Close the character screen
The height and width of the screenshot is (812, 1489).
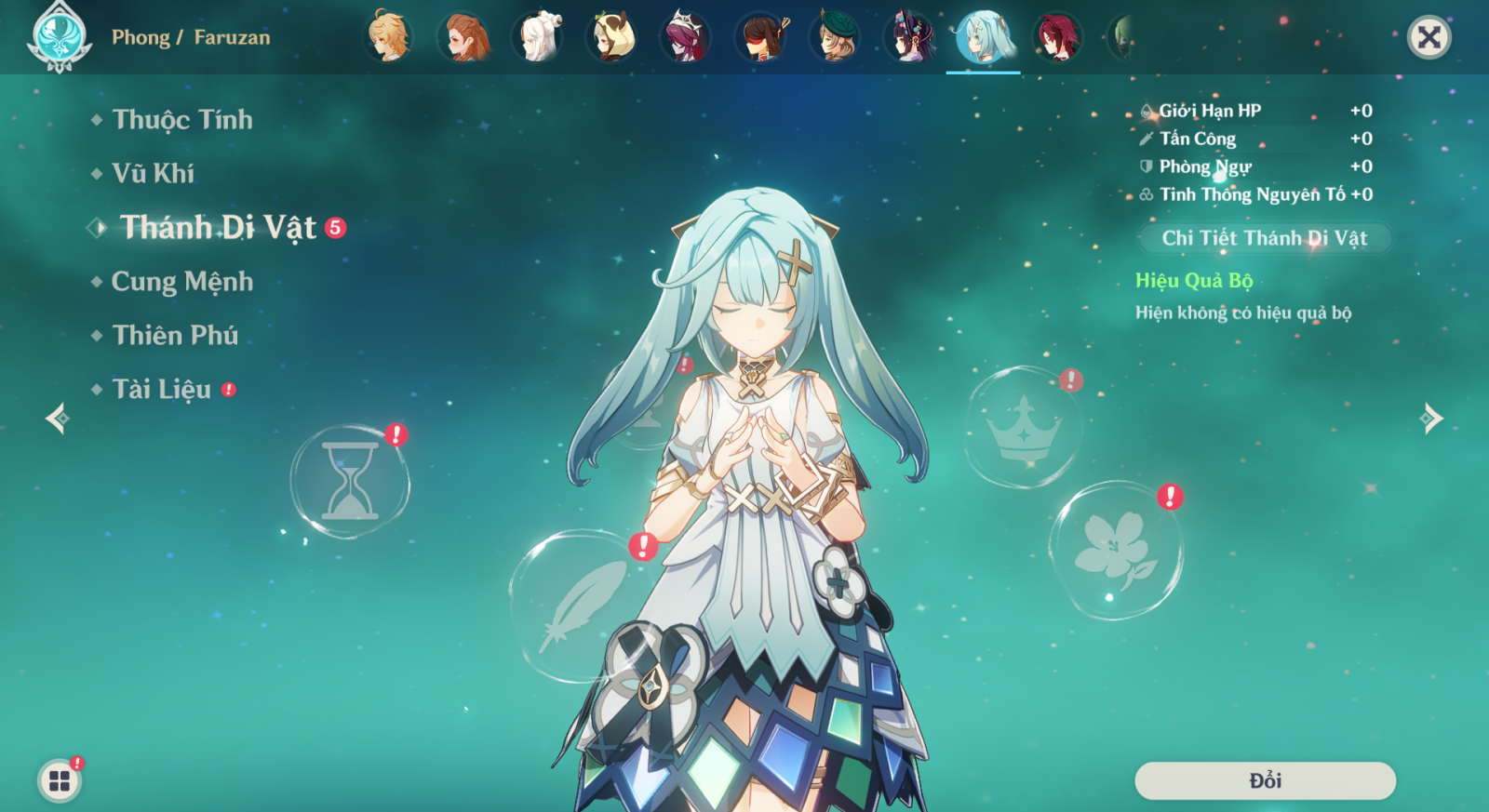point(1429,37)
